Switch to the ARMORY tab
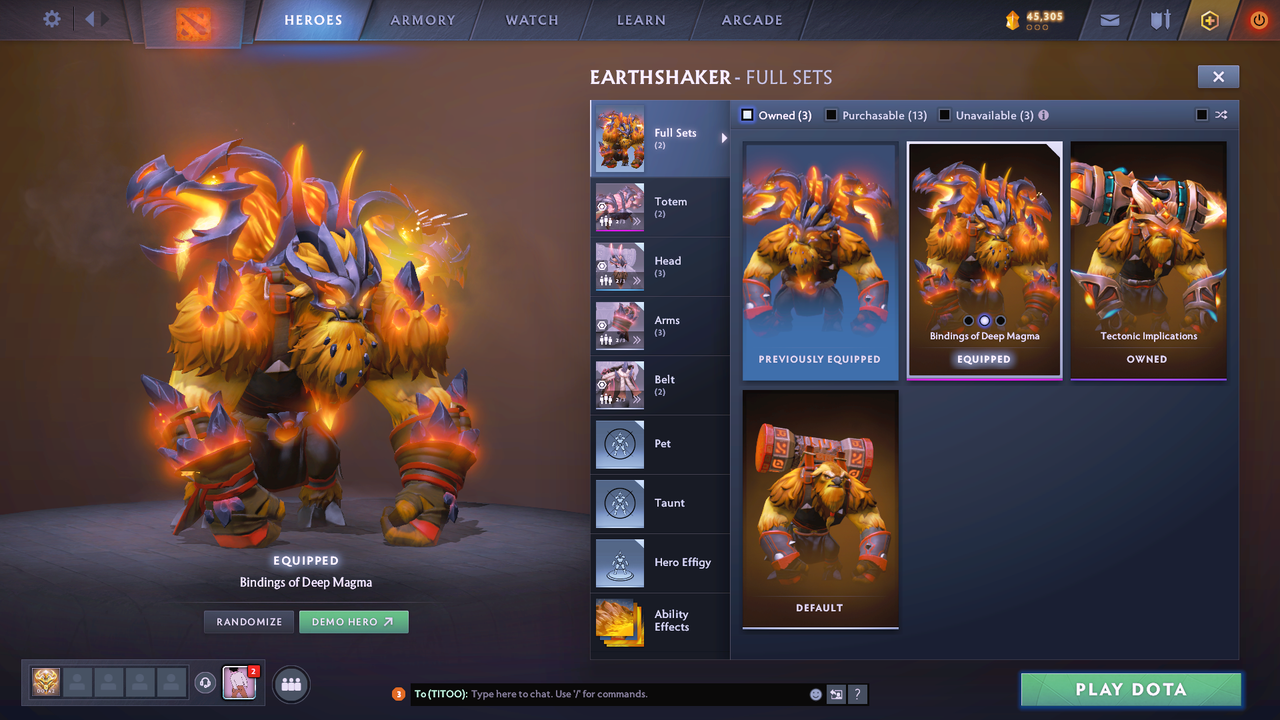This screenshot has height=720, width=1280. pos(422,19)
